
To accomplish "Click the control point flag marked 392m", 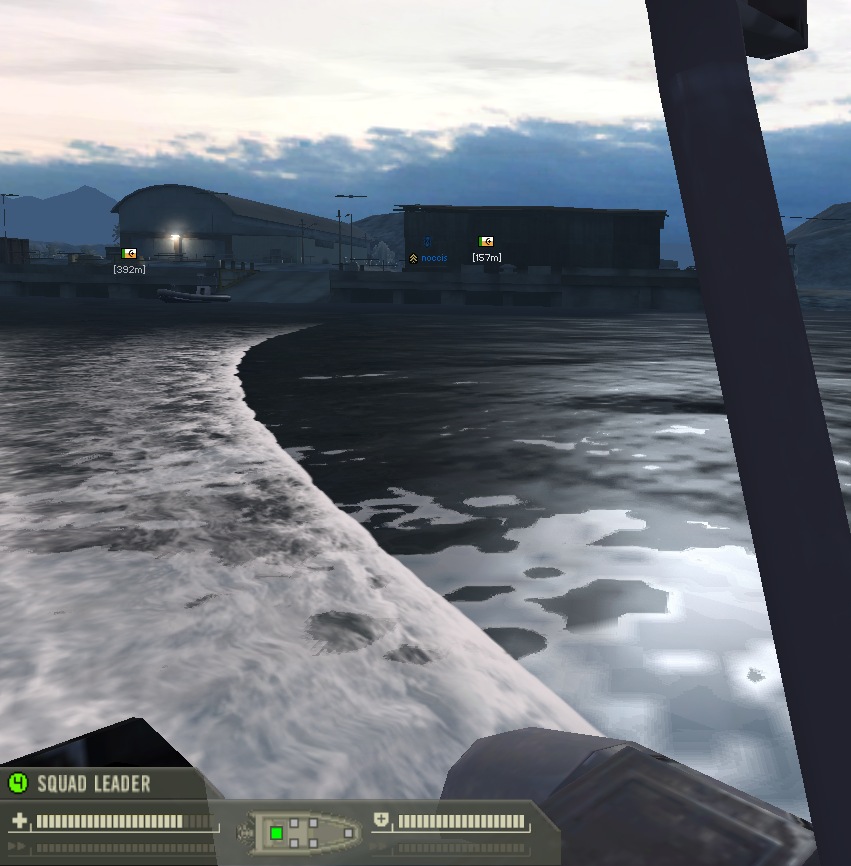I will click(128, 254).
